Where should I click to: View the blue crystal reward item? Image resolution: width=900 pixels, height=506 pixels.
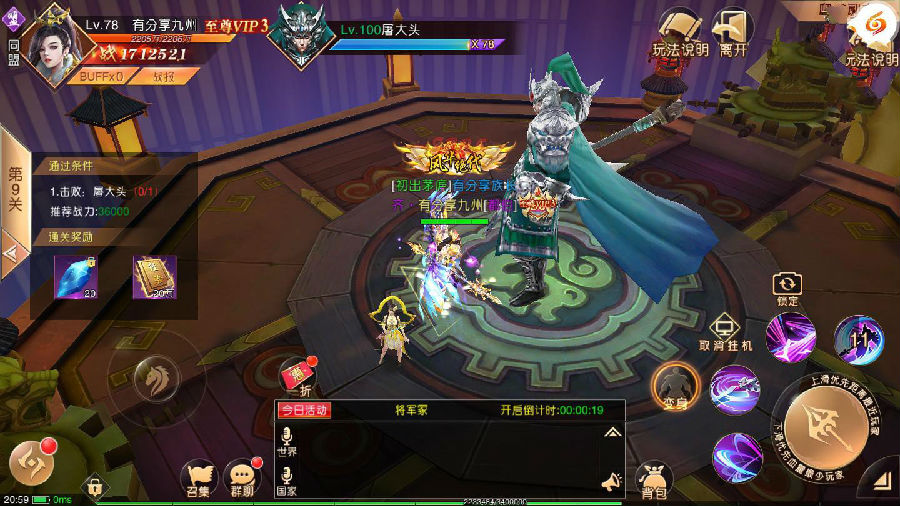click(x=76, y=278)
